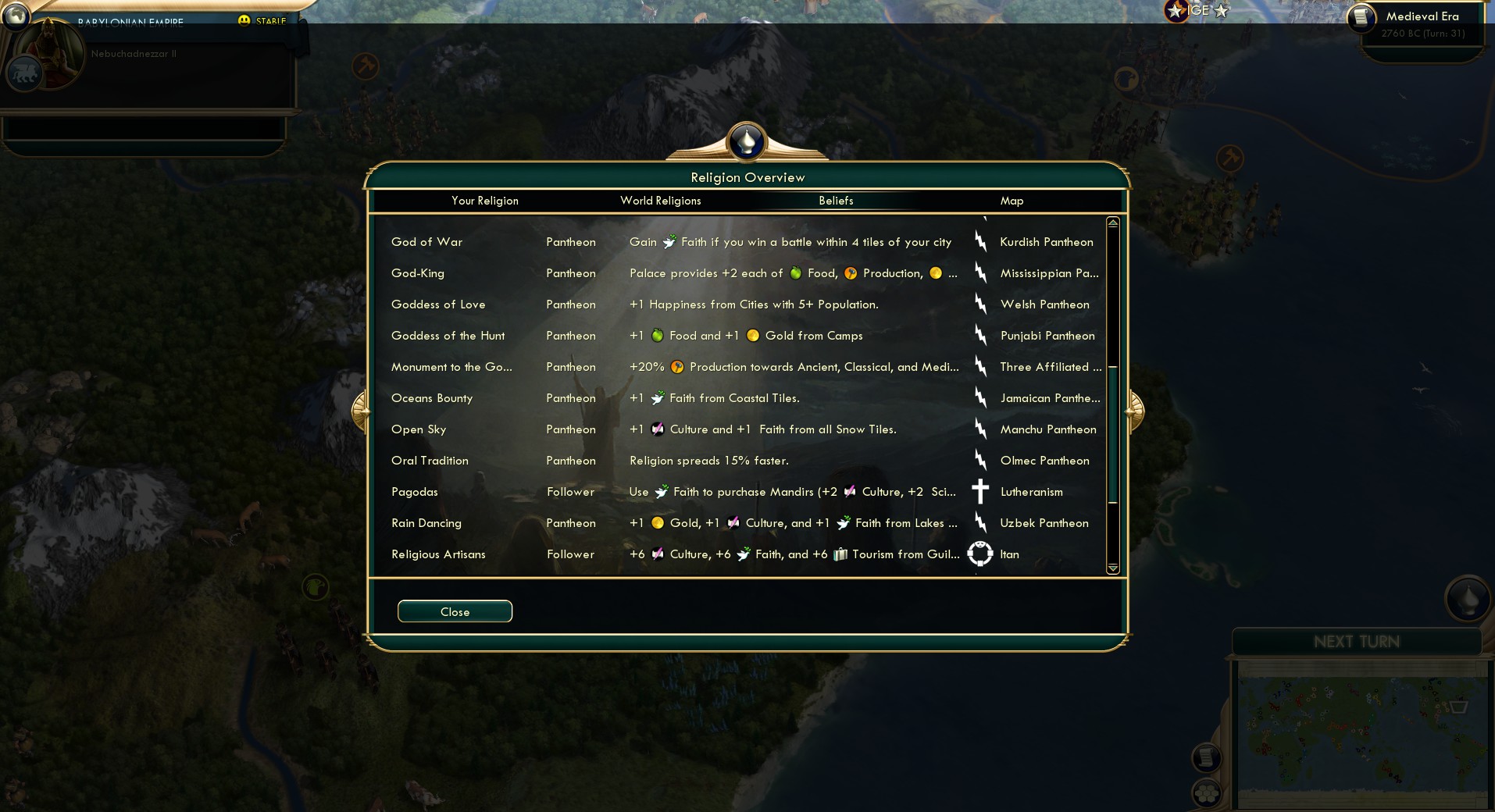Click the Kurdish Pantheon lightning bolt icon
The width and height of the screenshot is (1495, 812).
point(981,242)
